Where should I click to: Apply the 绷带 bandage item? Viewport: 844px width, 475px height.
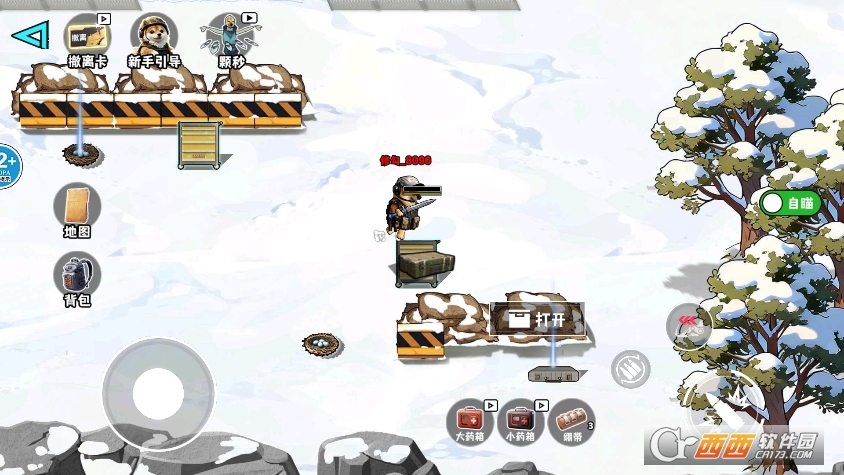[x=572, y=420]
